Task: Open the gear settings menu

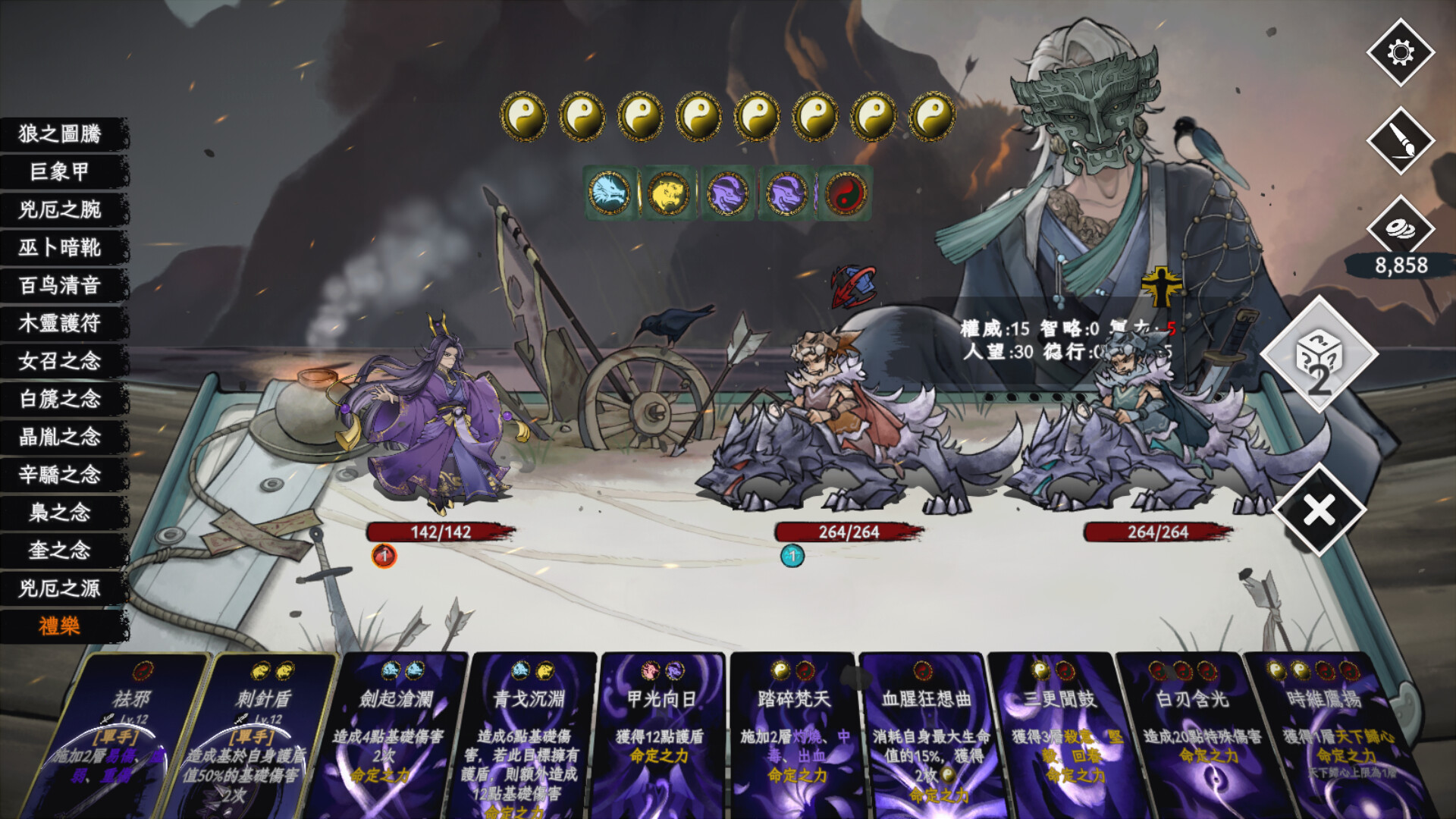Action: [x=1400, y=52]
